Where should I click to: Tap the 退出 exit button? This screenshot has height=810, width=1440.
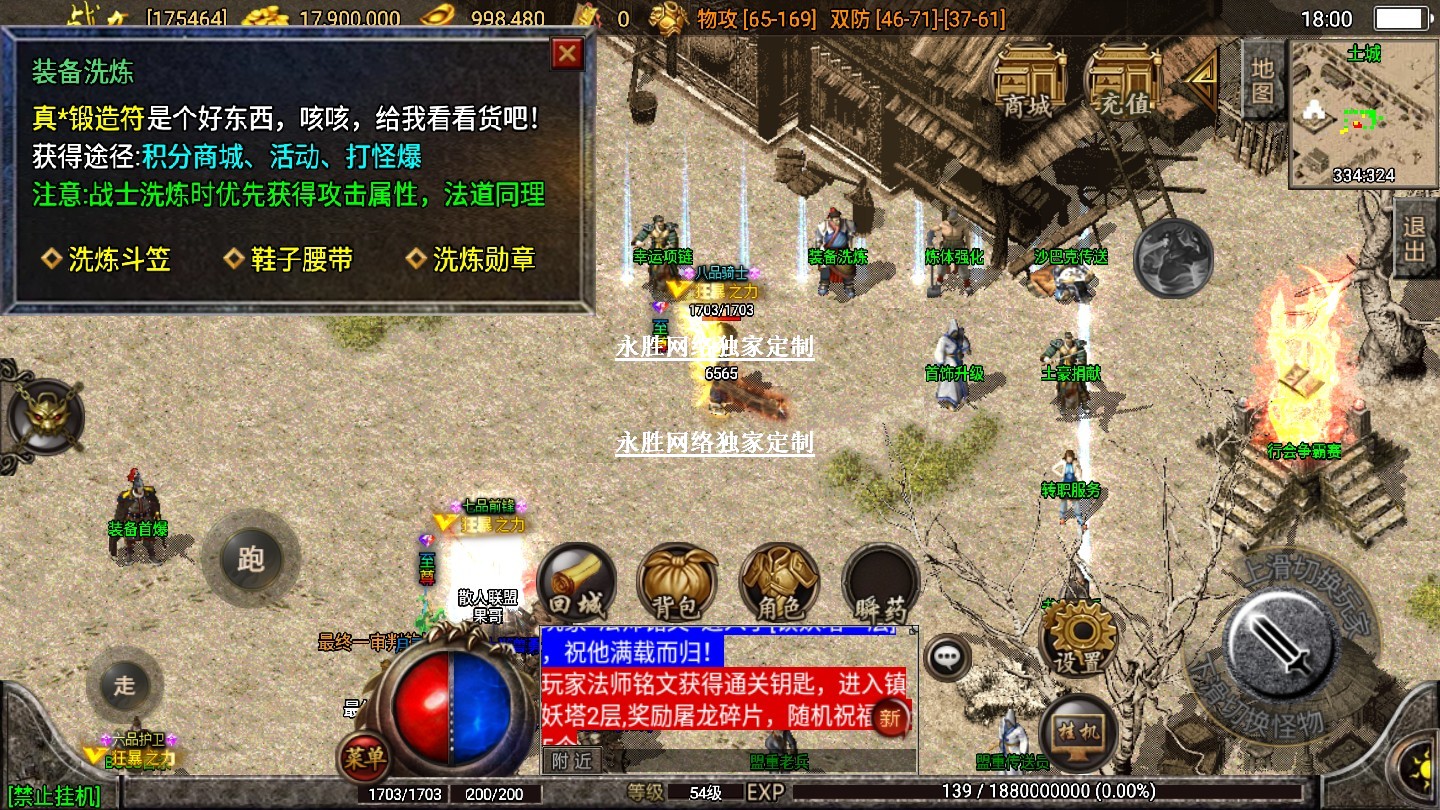click(1415, 238)
